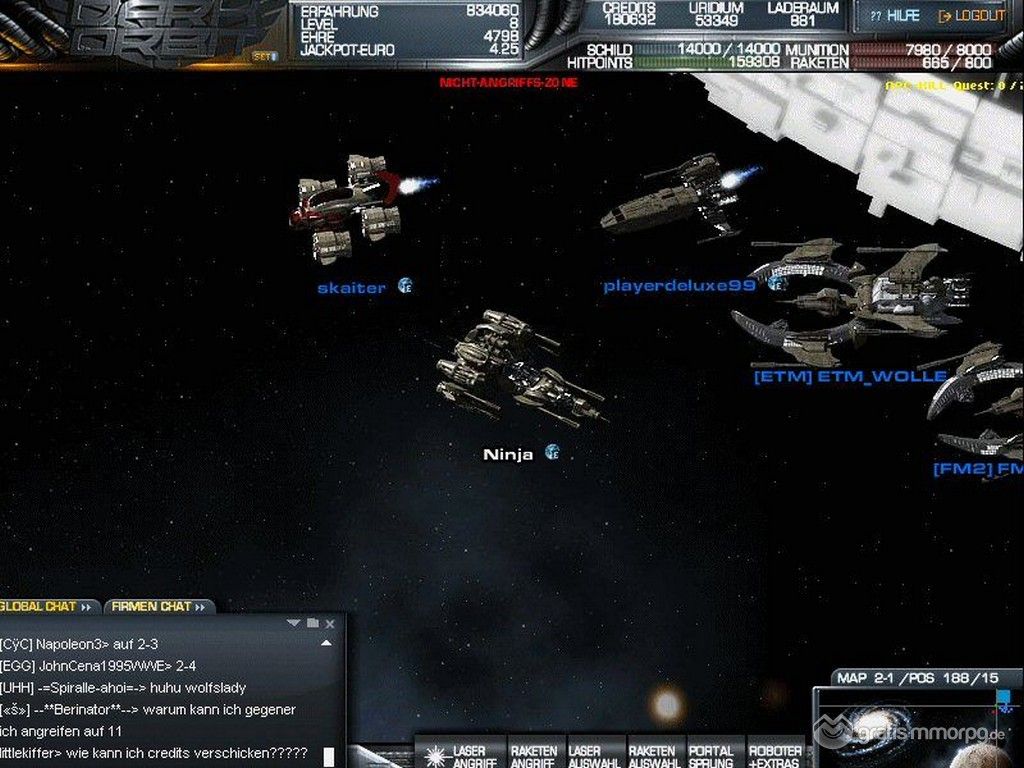Image resolution: width=1024 pixels, height=768 pixels.
Task: Minimize chat with the down-arrow icon
Action: point(293,623)
